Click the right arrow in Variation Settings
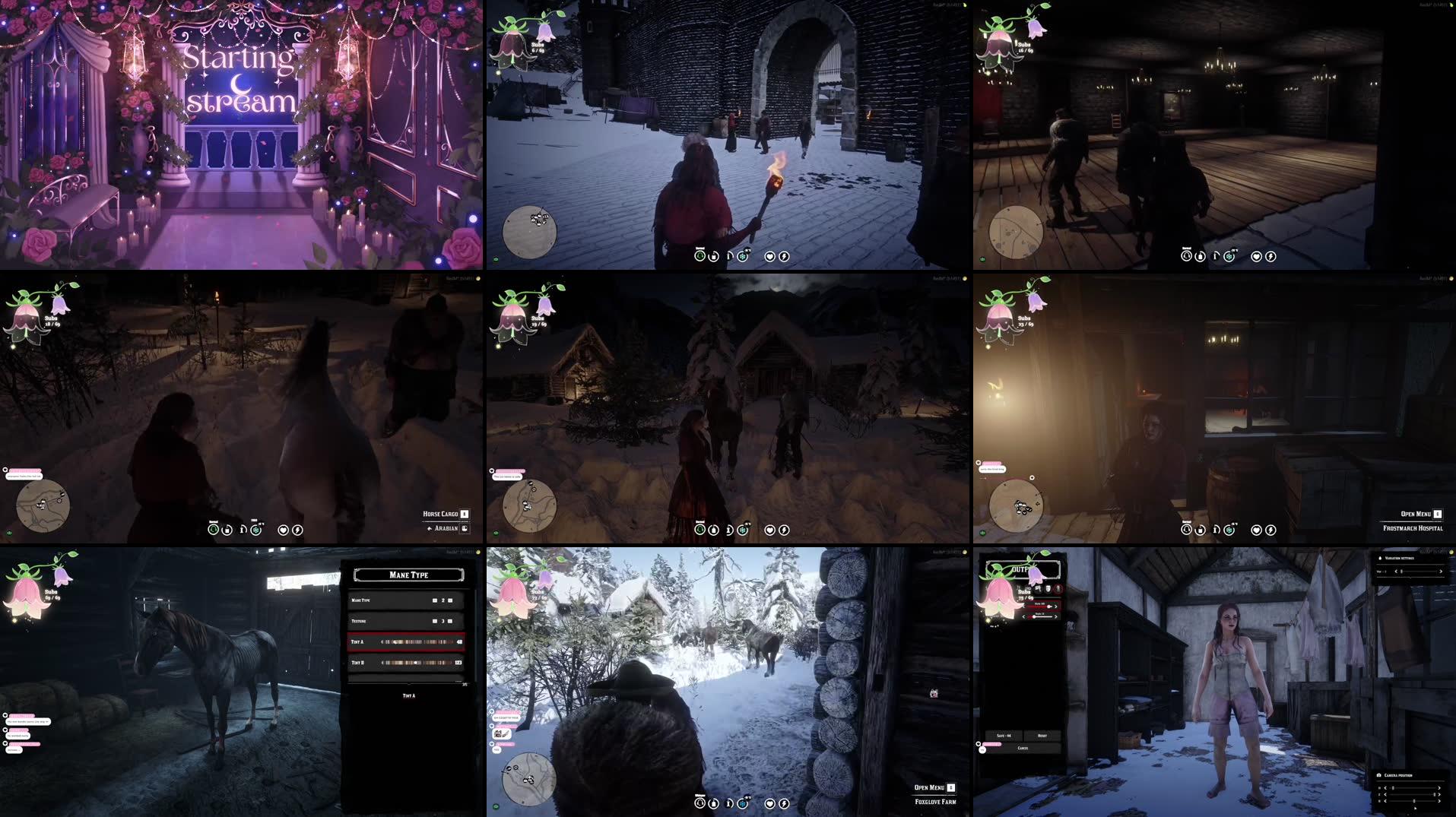 coord(1439,572)
